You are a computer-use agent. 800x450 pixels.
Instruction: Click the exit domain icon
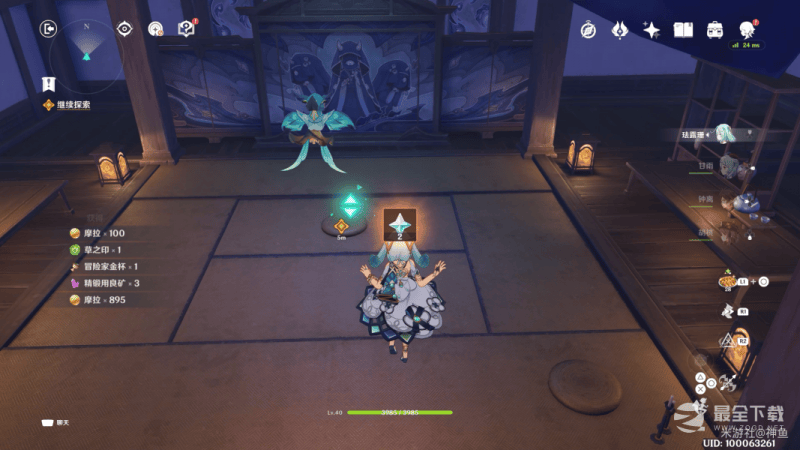pyautogui.click(x=48, y=29)
